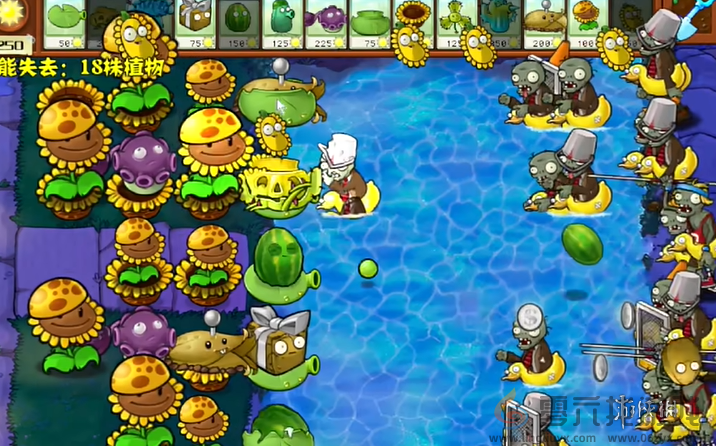Choose the purple mushroom seed packet
The image size is (716, 446).
coord(324,22)
